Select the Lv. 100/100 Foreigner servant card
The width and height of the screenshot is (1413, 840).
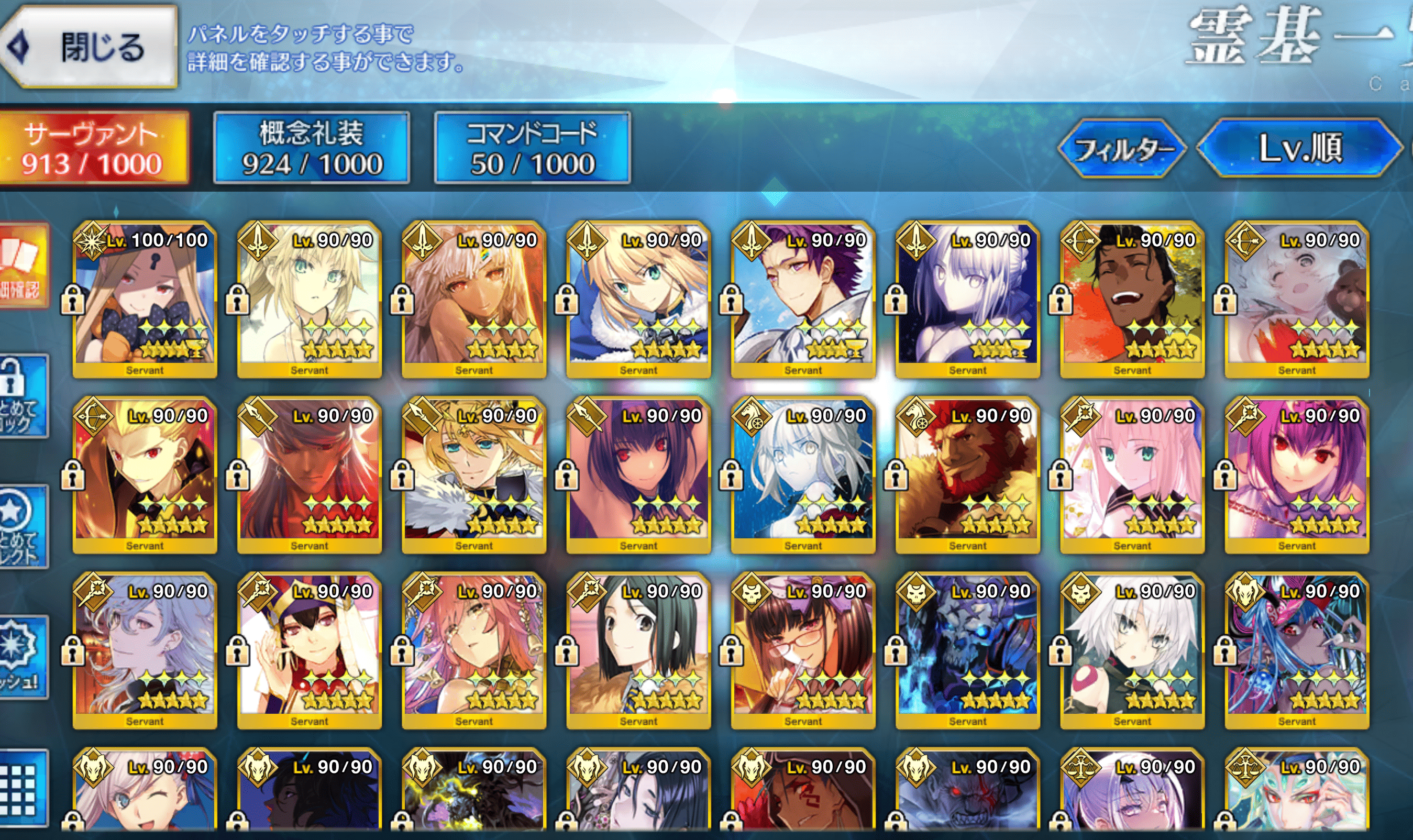145,299
